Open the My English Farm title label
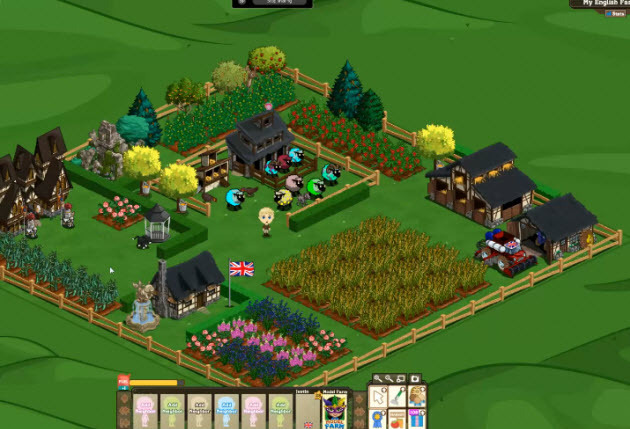 [600, 4]
